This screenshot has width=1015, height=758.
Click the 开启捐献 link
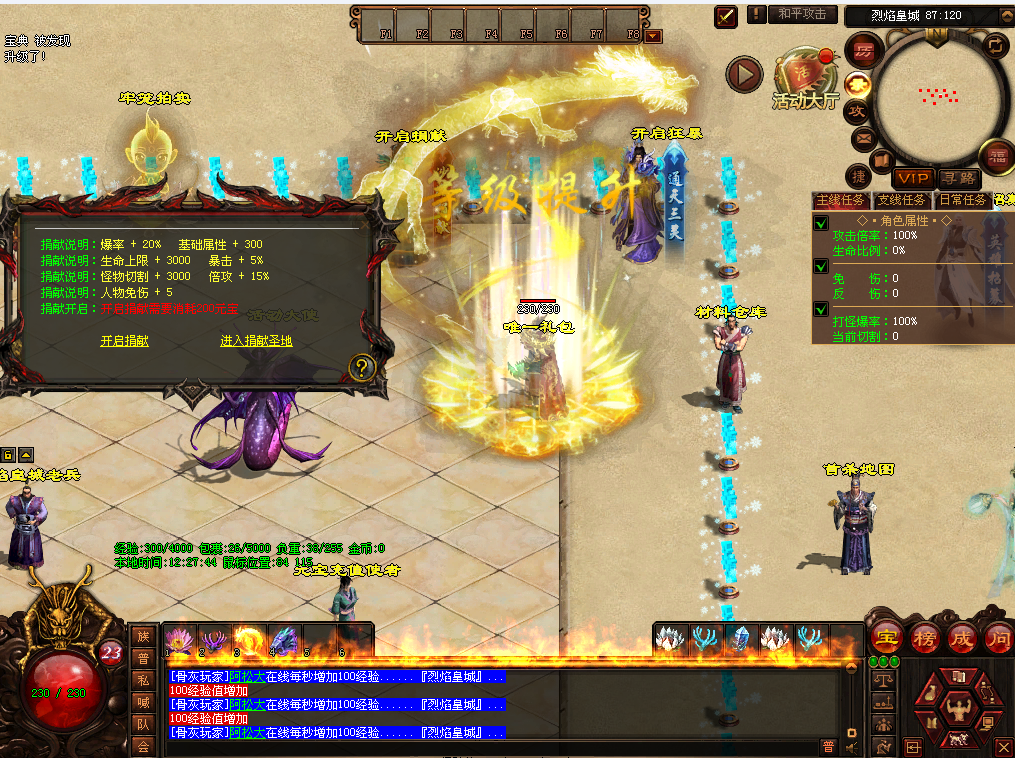[124, 341]
